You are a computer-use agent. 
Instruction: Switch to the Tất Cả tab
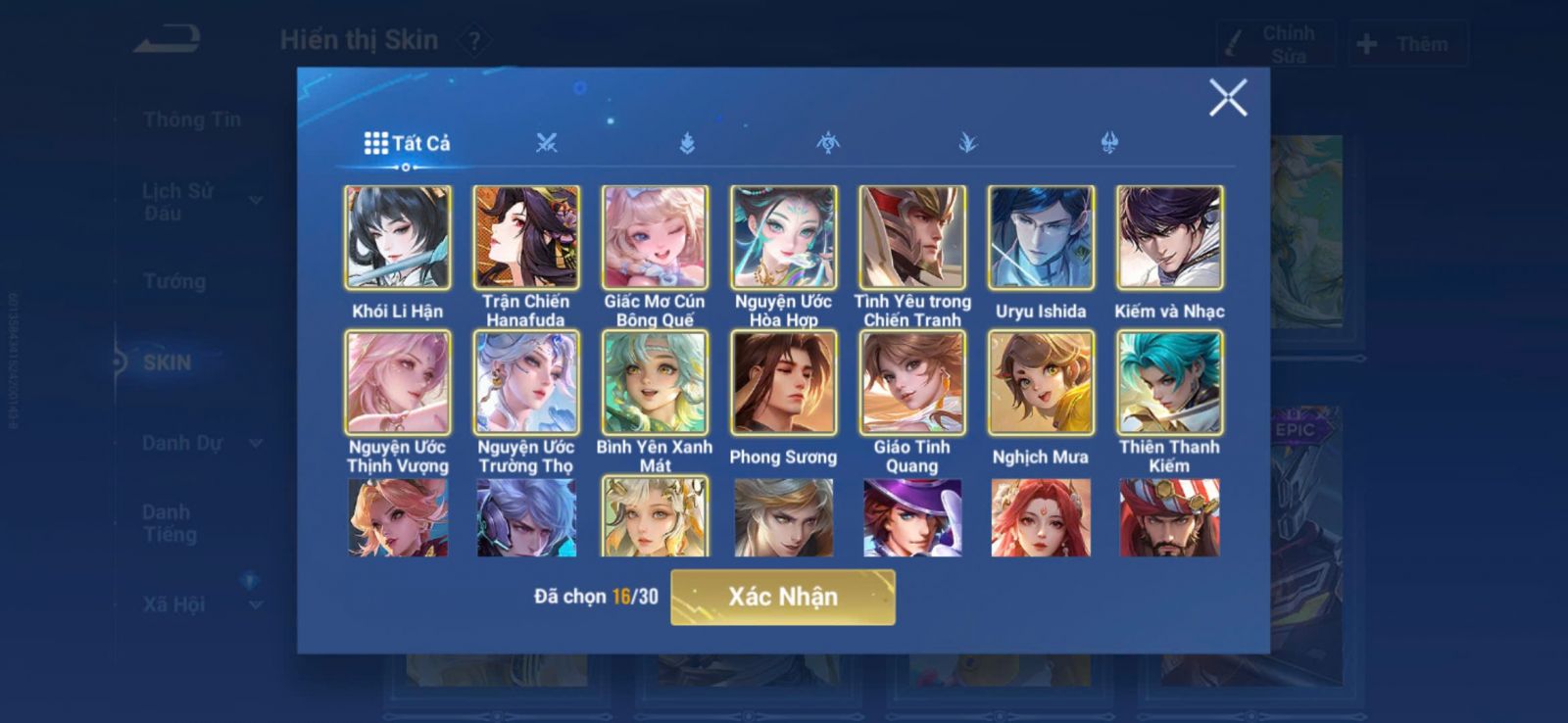[x=407, y=144]
